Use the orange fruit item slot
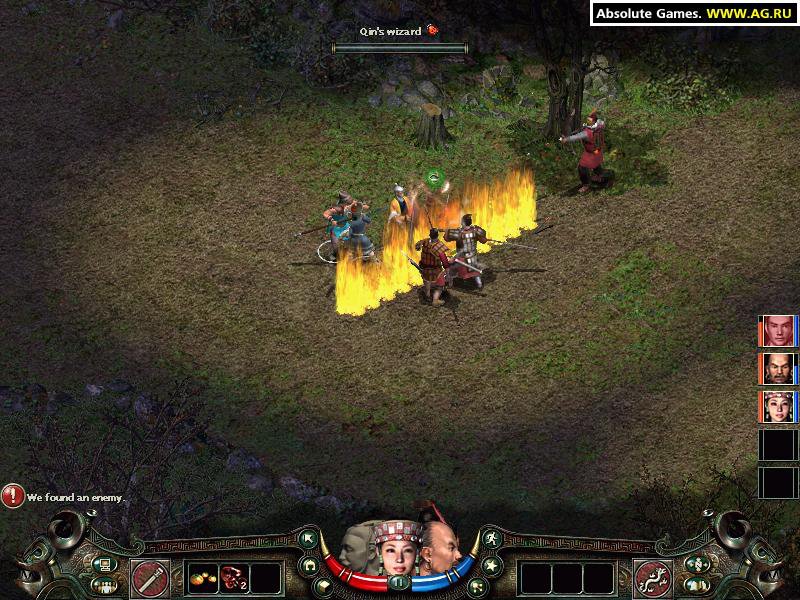The width and height of the screenshot is (800, 600). coord(203,577)
